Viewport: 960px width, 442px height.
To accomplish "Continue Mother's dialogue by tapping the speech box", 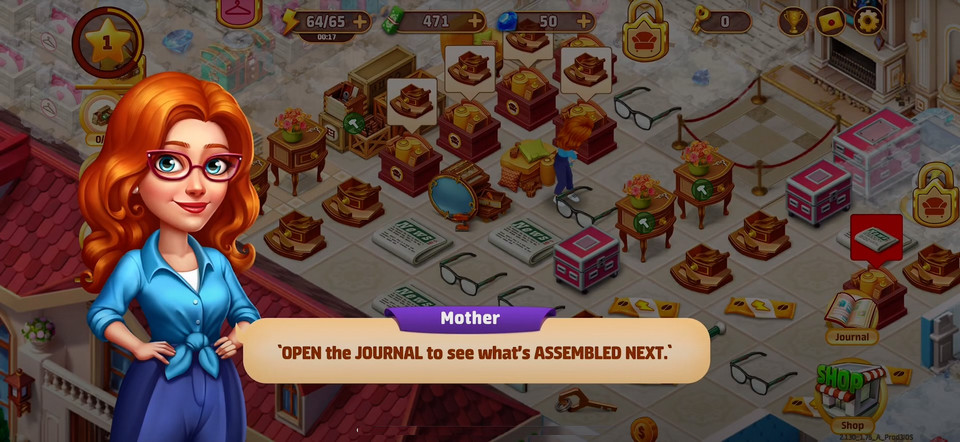I will point(475,352).
